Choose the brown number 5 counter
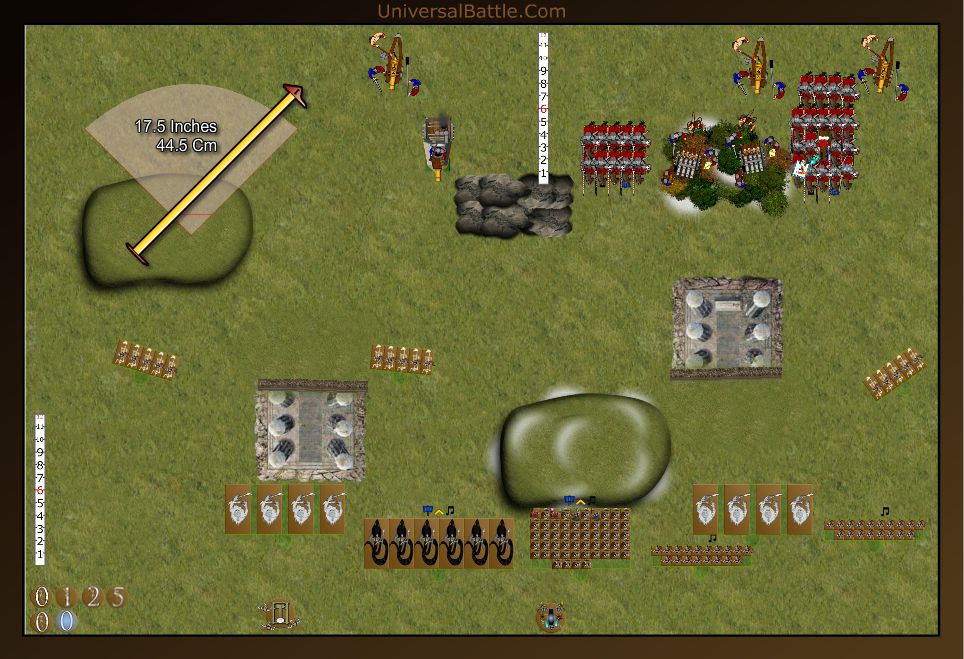Image resolution: width=964 pixels, height=659 pixels. pos(117,597)
